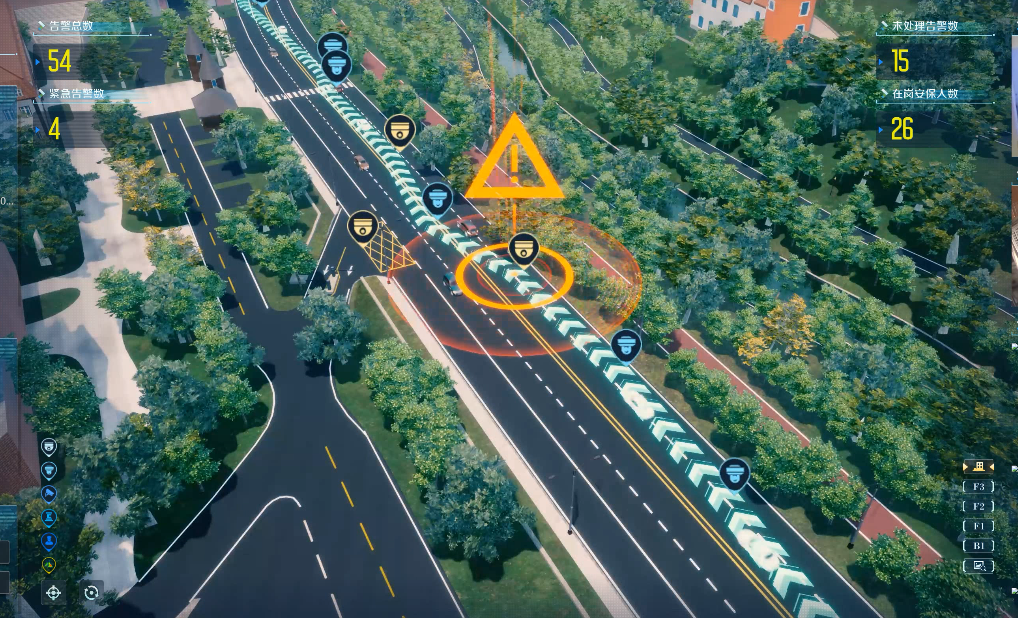Toggle the yellow-ringed triangle filter pin
The image size is (1018, 618).
49,565
